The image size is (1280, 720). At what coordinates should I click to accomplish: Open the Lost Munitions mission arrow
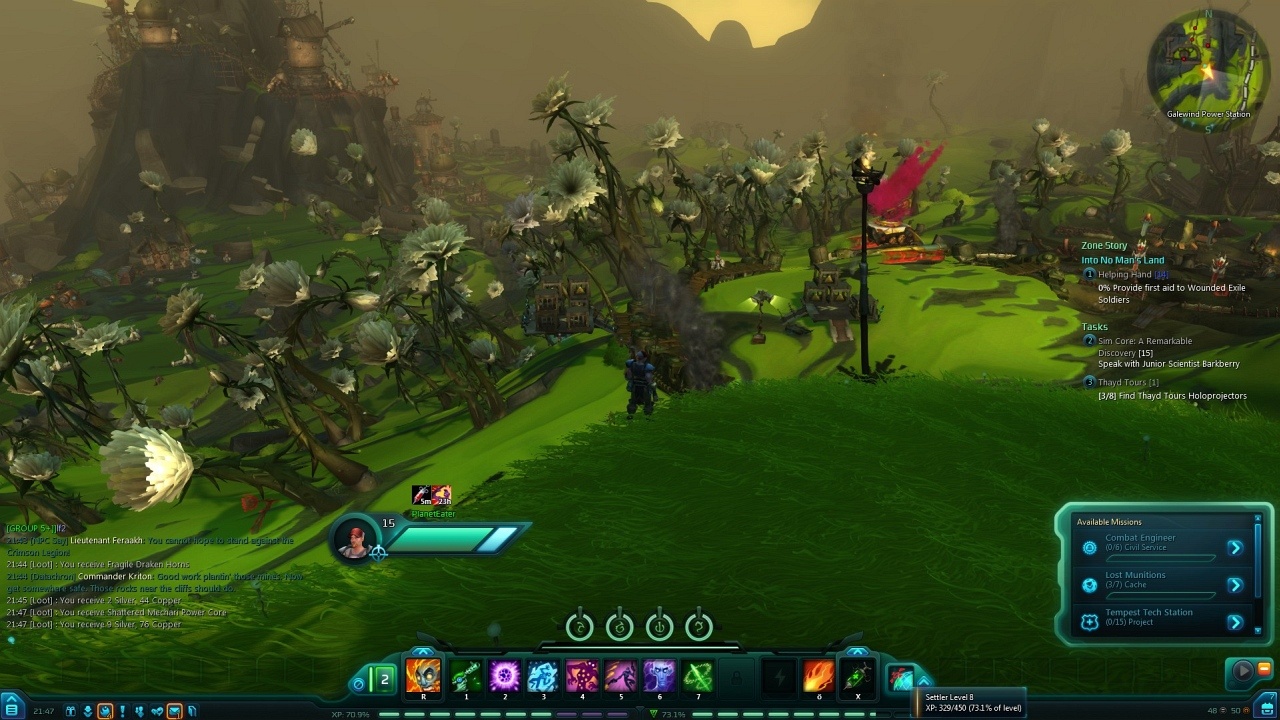(1235, 585)
